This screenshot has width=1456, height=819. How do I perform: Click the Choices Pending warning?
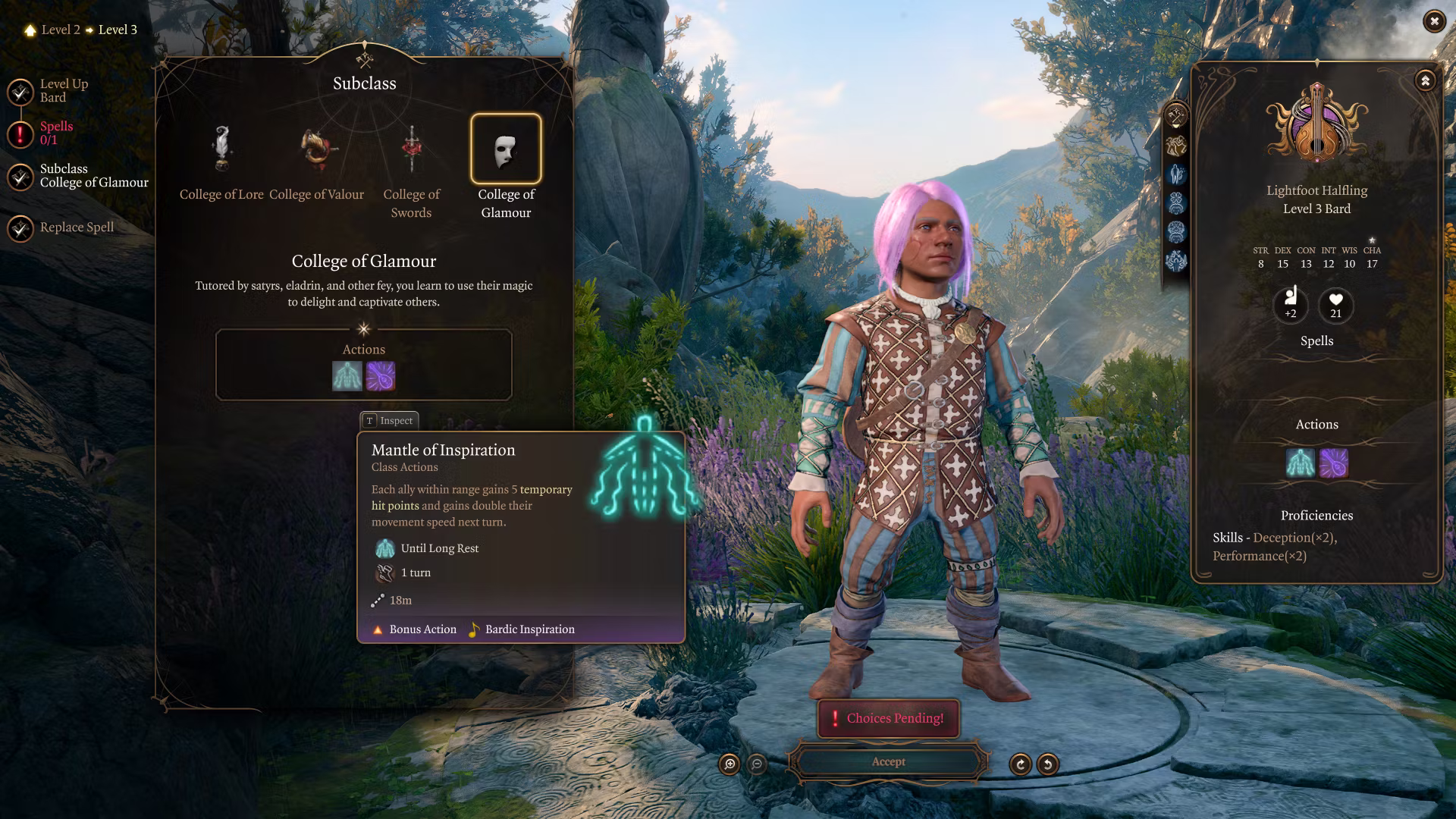(x=888, y=718)
